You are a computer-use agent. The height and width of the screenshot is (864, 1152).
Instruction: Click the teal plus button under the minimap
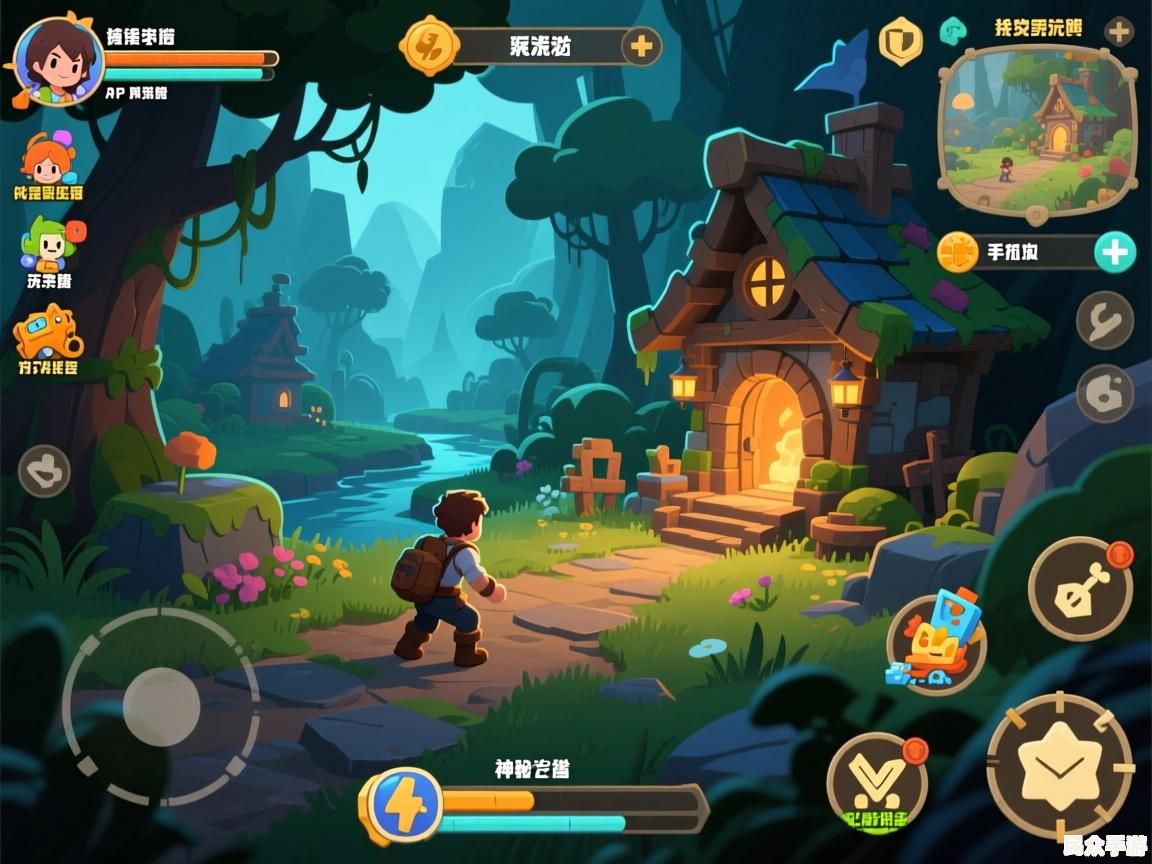pos(1114,252)
